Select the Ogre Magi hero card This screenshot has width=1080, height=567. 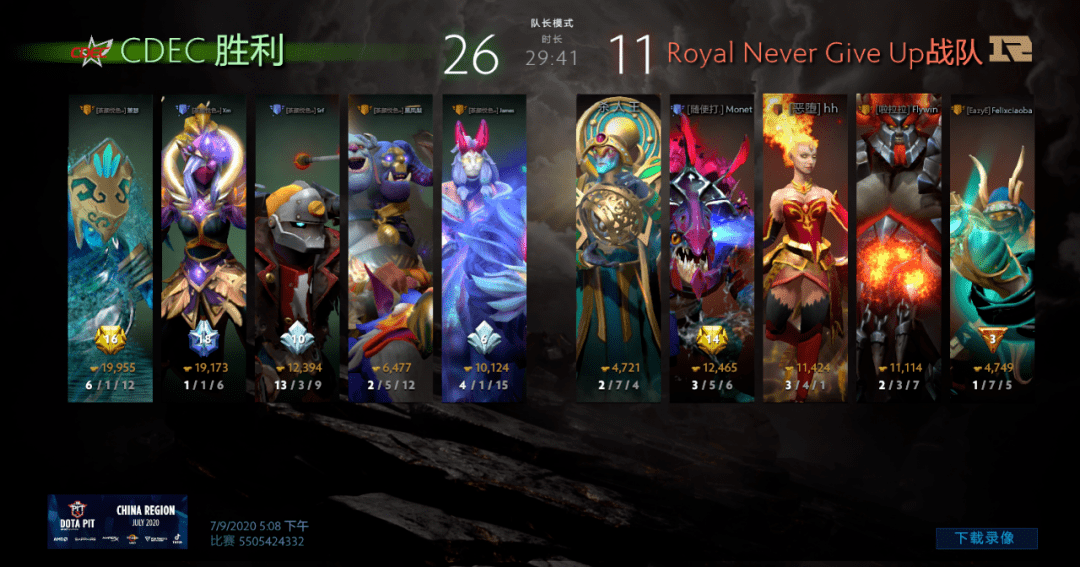[390, 248]
